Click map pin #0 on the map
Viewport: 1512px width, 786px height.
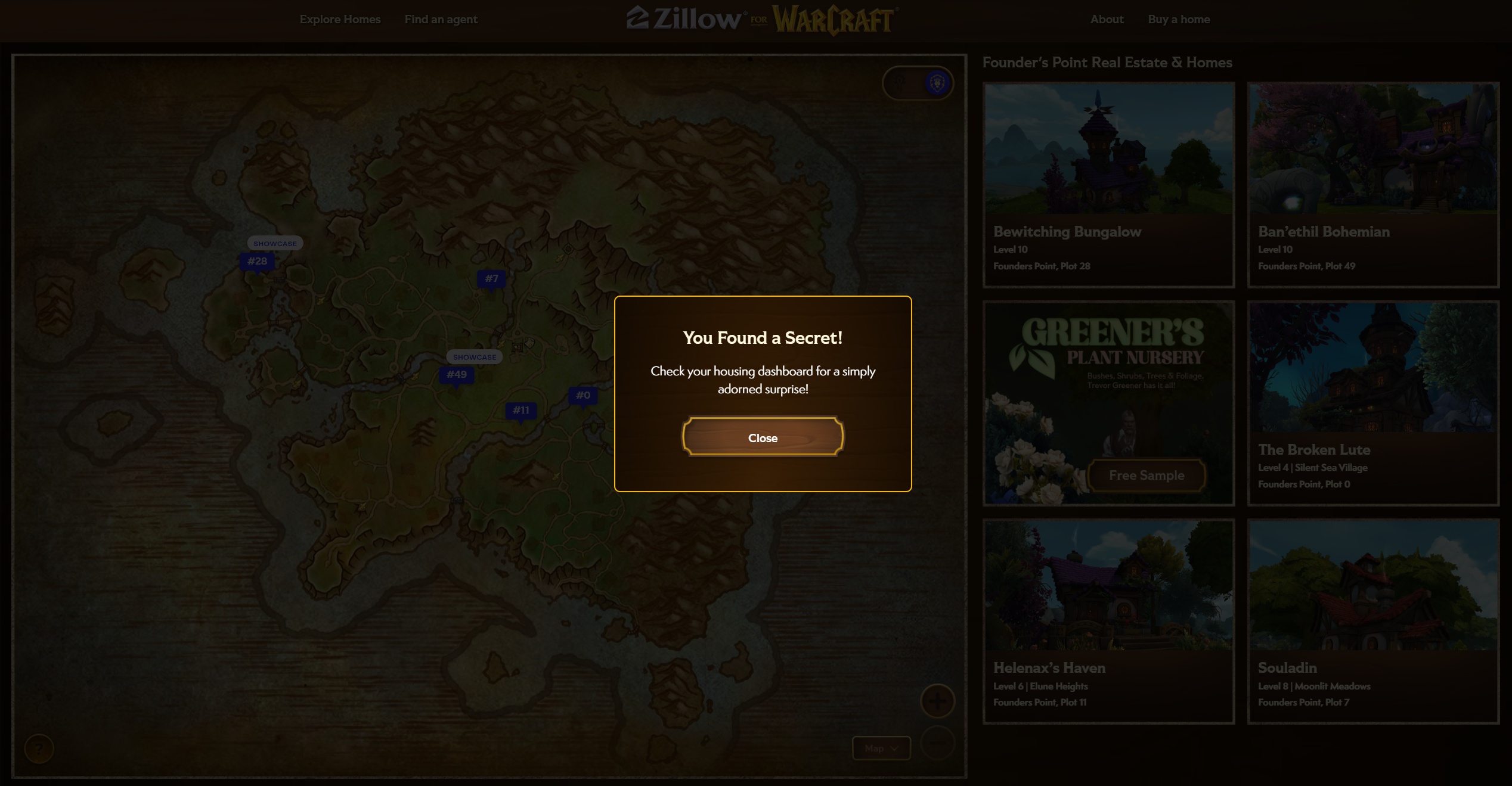click(583, 394)
